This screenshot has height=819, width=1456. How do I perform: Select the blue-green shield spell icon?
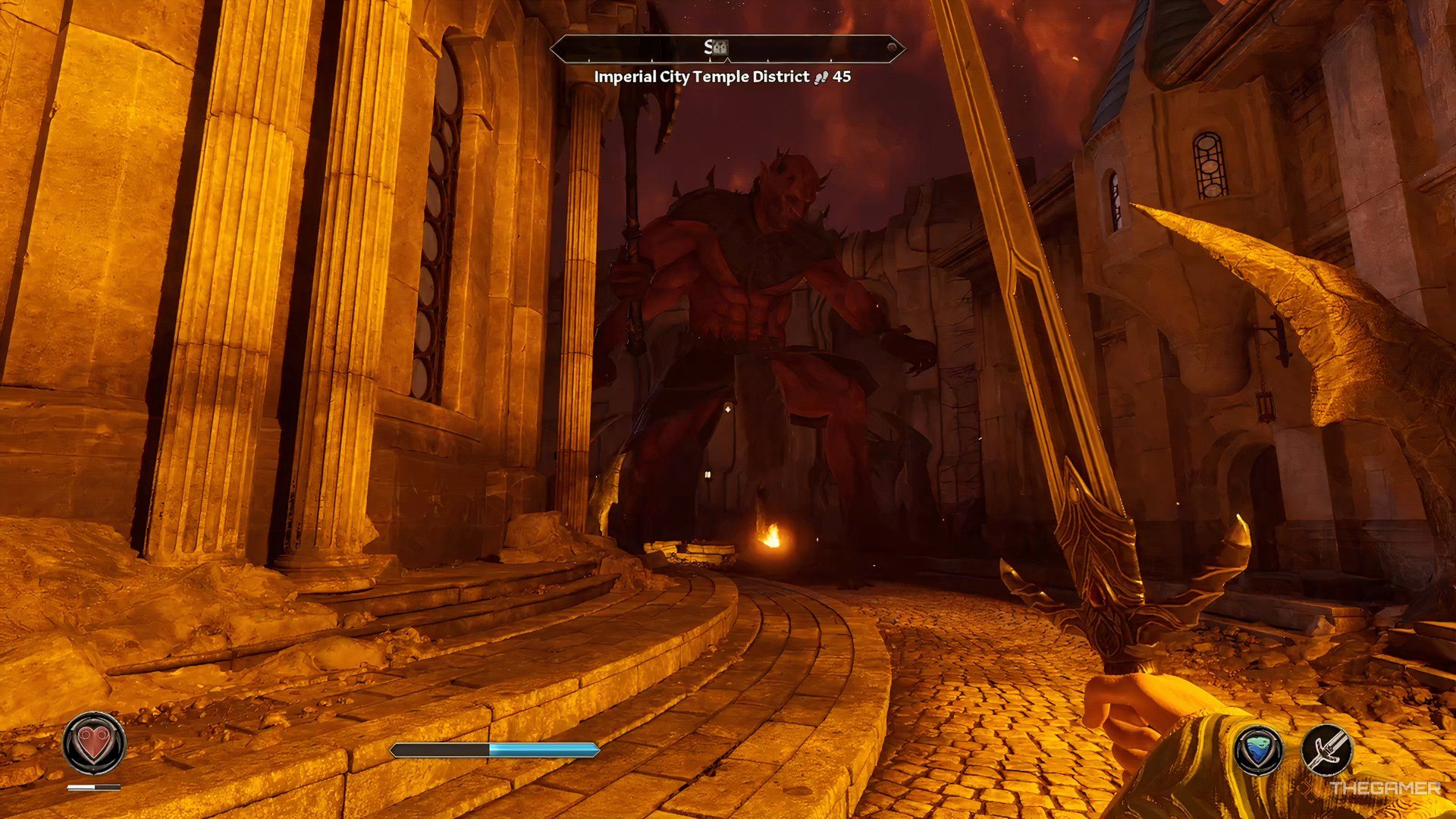1259,751
